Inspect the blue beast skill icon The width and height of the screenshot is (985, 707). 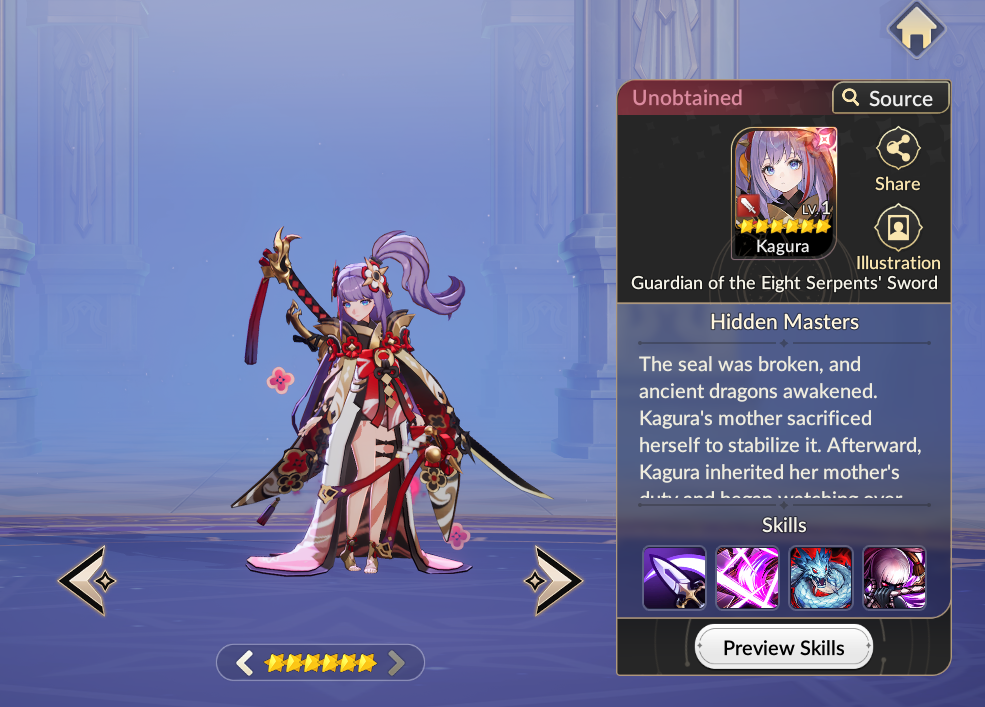pyautogui.click(x=821, y=578)
